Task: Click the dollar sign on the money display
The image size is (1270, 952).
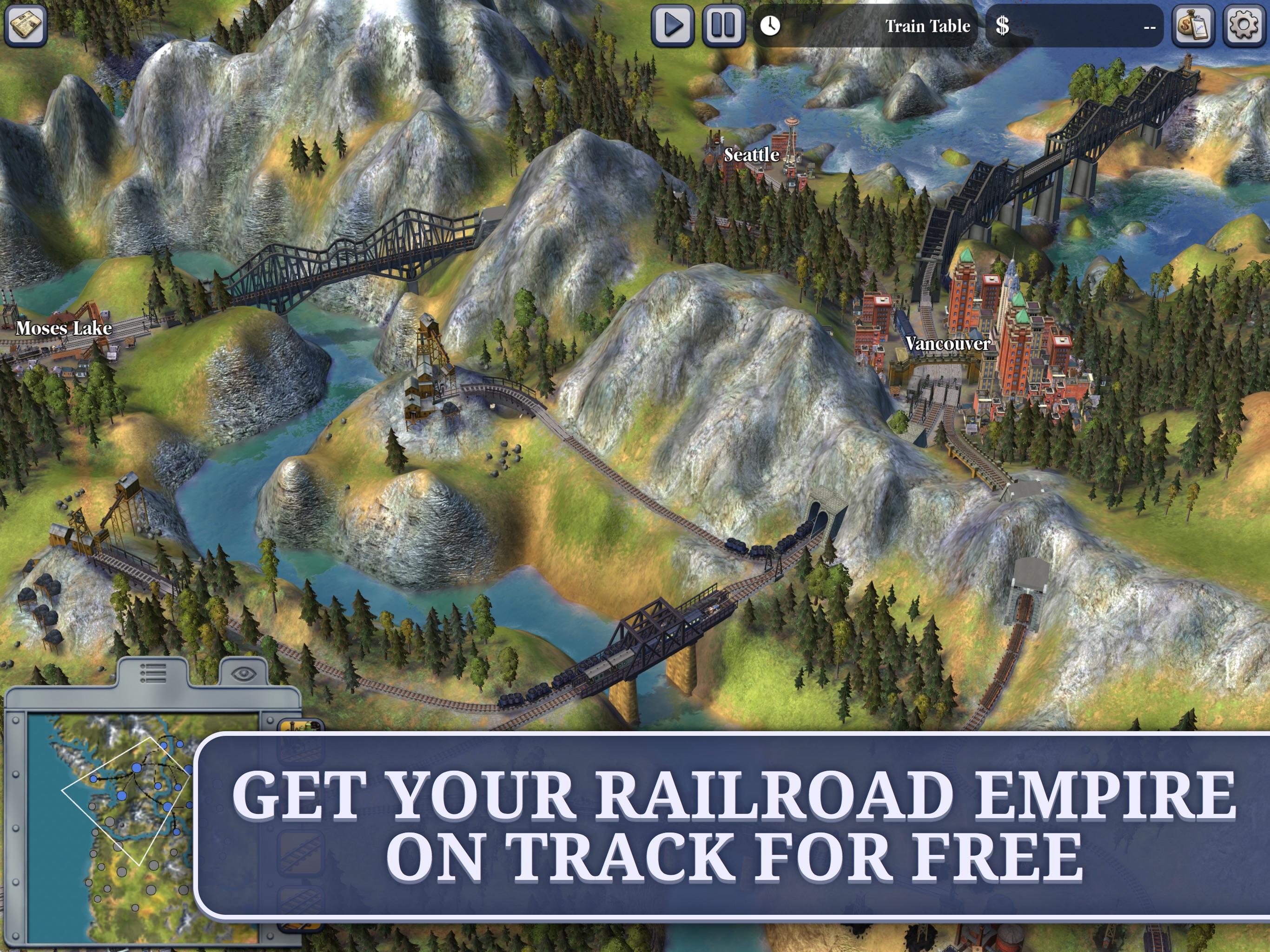Action: click(1003, 25)
